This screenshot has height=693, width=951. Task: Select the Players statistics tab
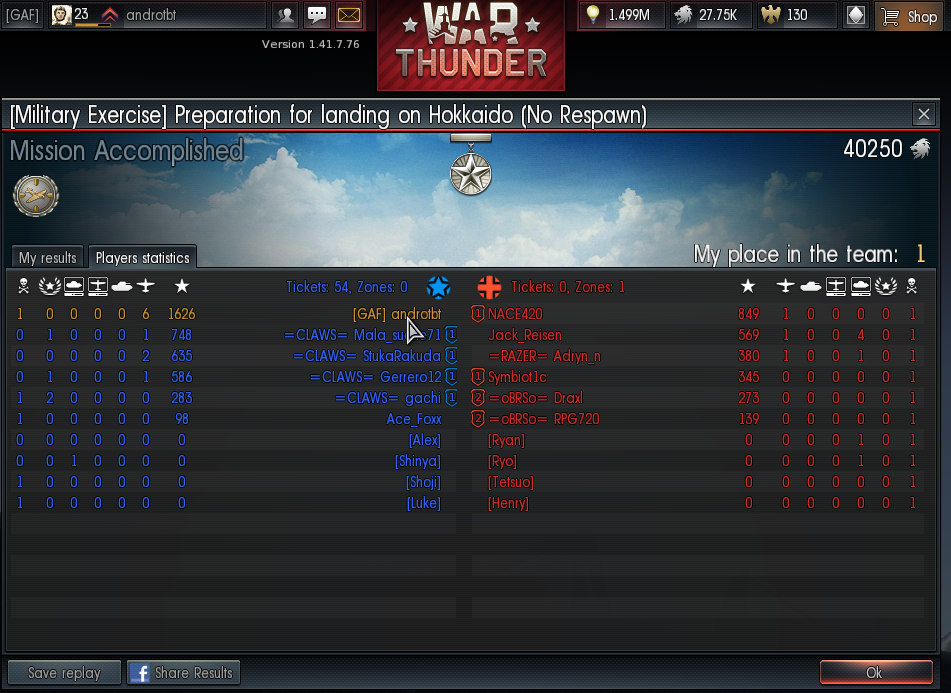[x=142, y=258]
